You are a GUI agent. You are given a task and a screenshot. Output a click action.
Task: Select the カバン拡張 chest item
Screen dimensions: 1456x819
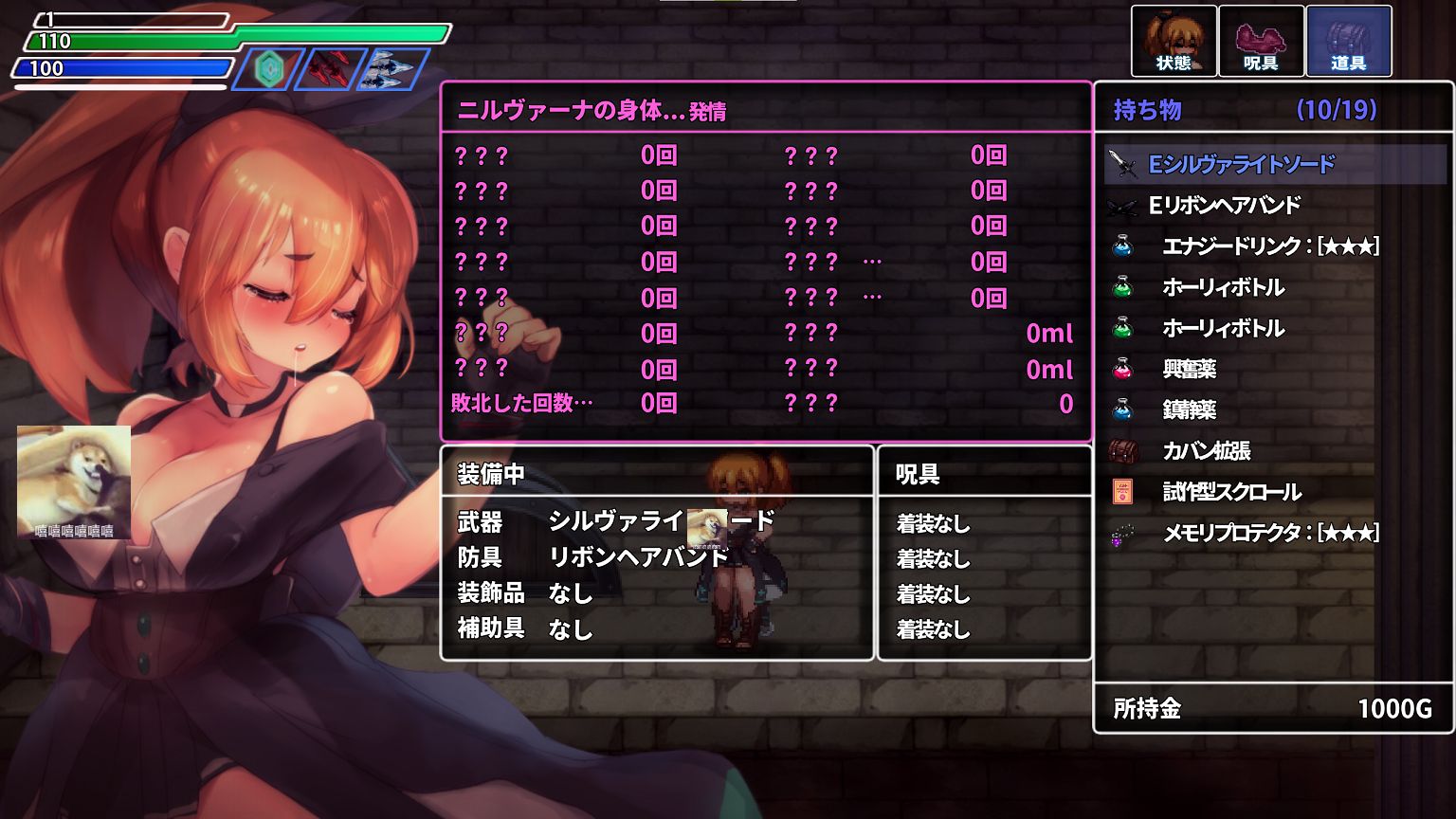tap(1207, 451)
